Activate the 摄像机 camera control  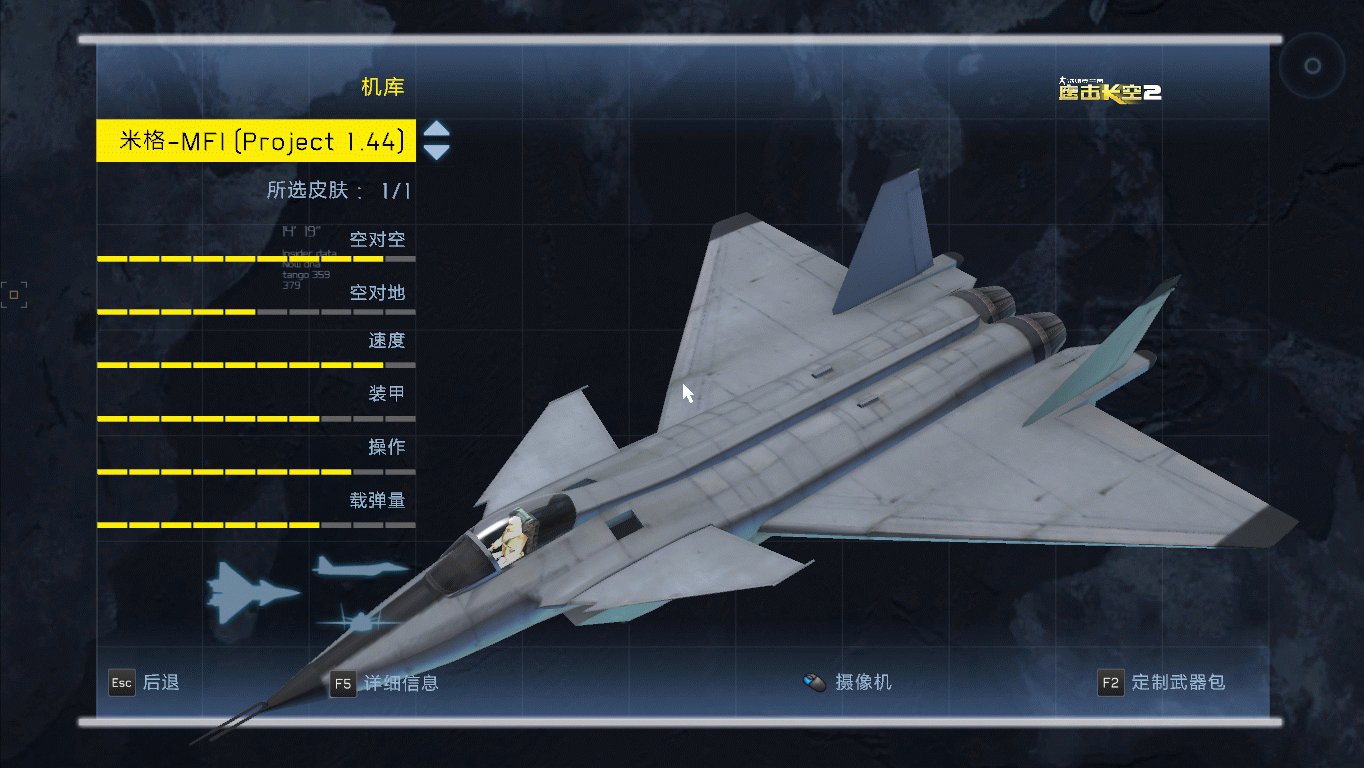coord(848,683)
